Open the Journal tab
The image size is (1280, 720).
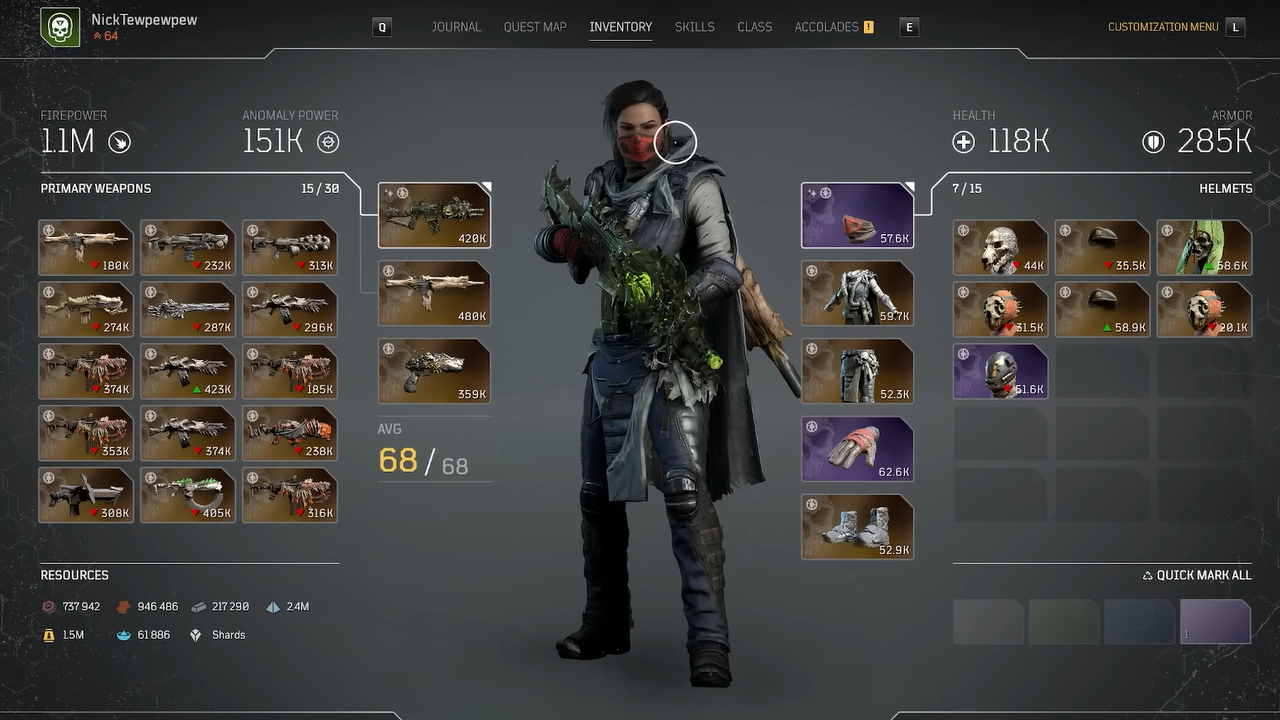[456, 27]
